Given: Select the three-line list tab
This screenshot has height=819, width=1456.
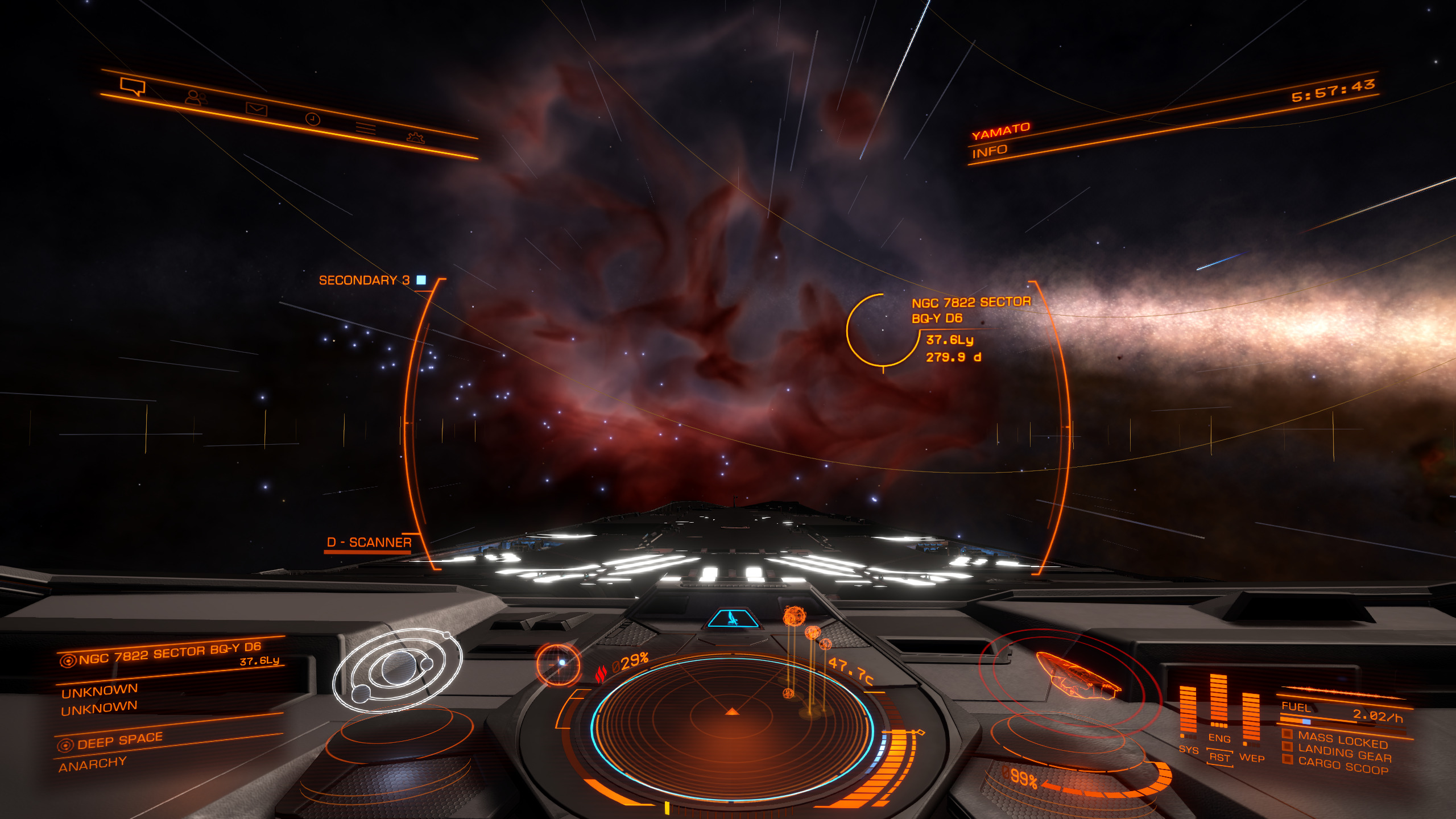Looking at the screenshot, I should point(366,129).
